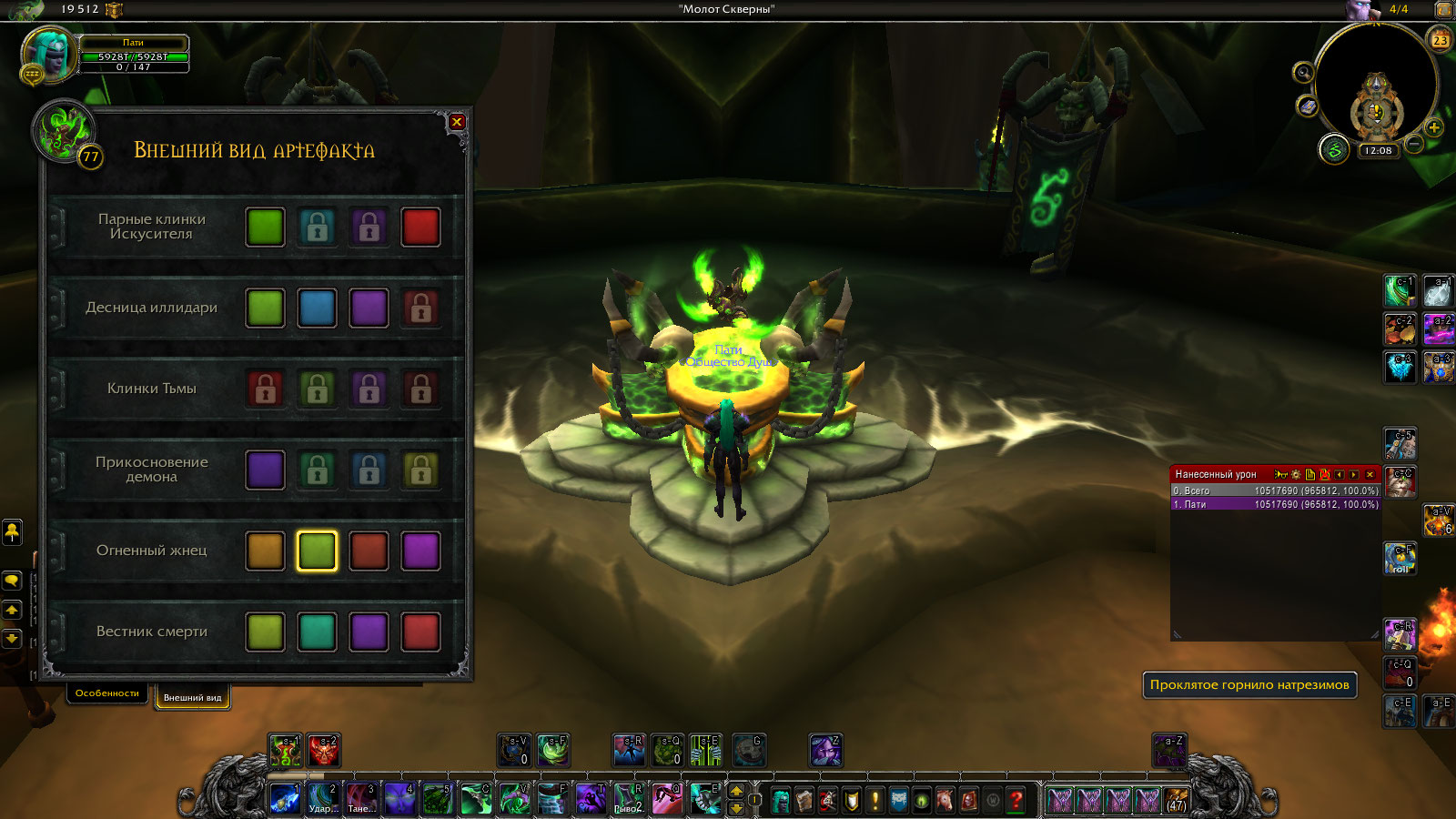Zoom out the minimap with the minus button
The image size is (1456, 819).
(x=1415, y=144)
